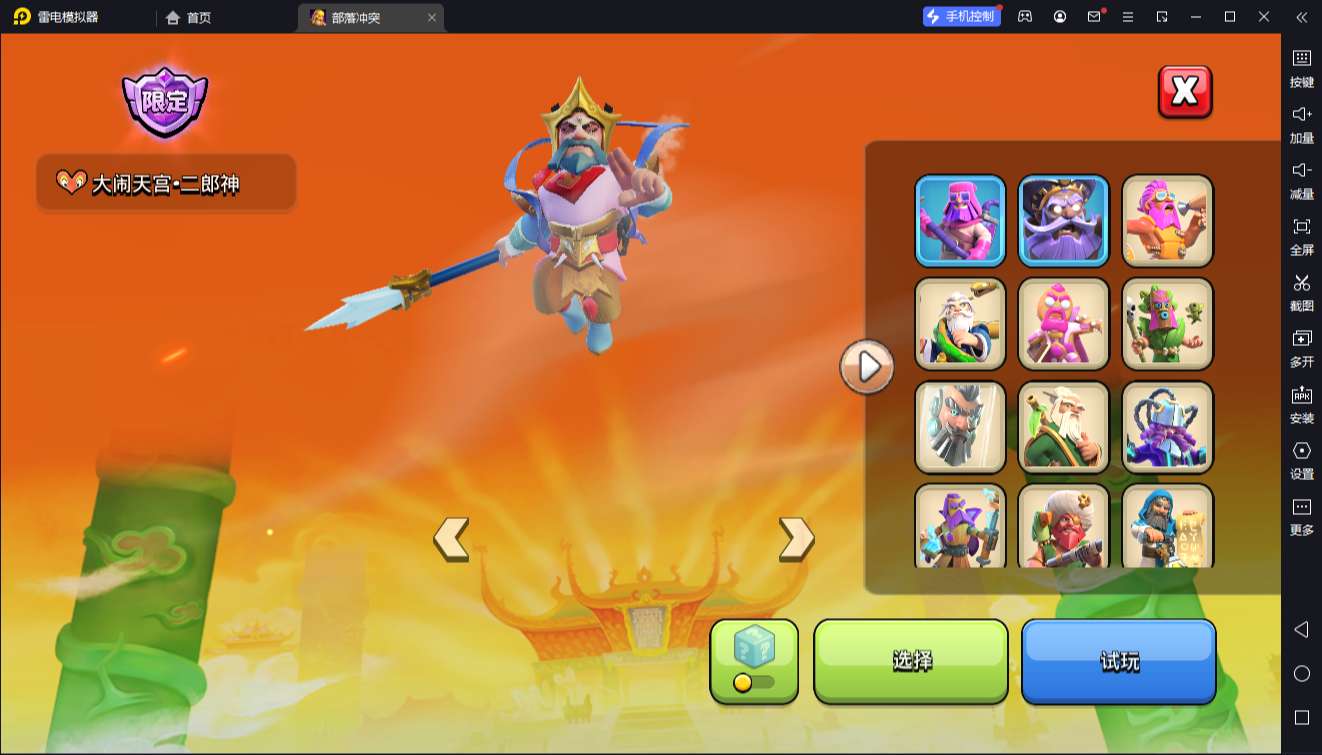Toggle the random skin mystery cube
This screenshot has height=755, width=1322.
point(754,661)
